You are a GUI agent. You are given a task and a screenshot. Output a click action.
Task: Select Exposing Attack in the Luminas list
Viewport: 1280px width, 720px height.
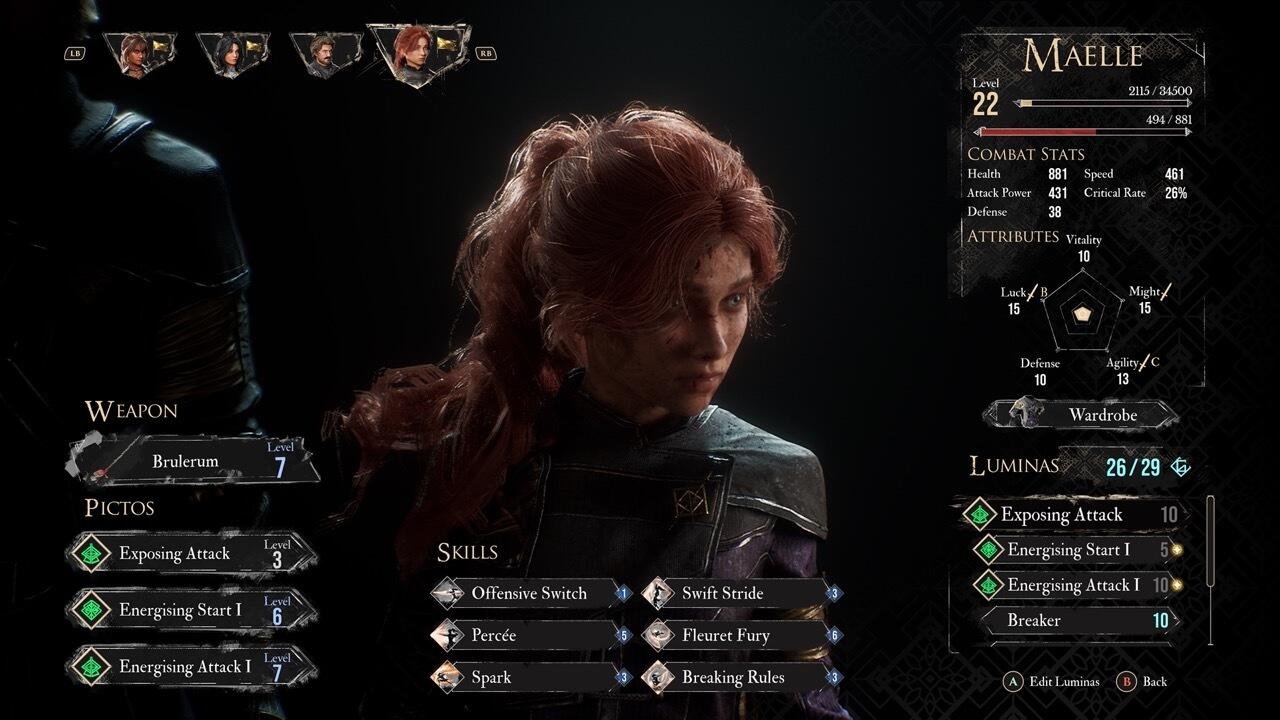click(x=1070, y=515)
